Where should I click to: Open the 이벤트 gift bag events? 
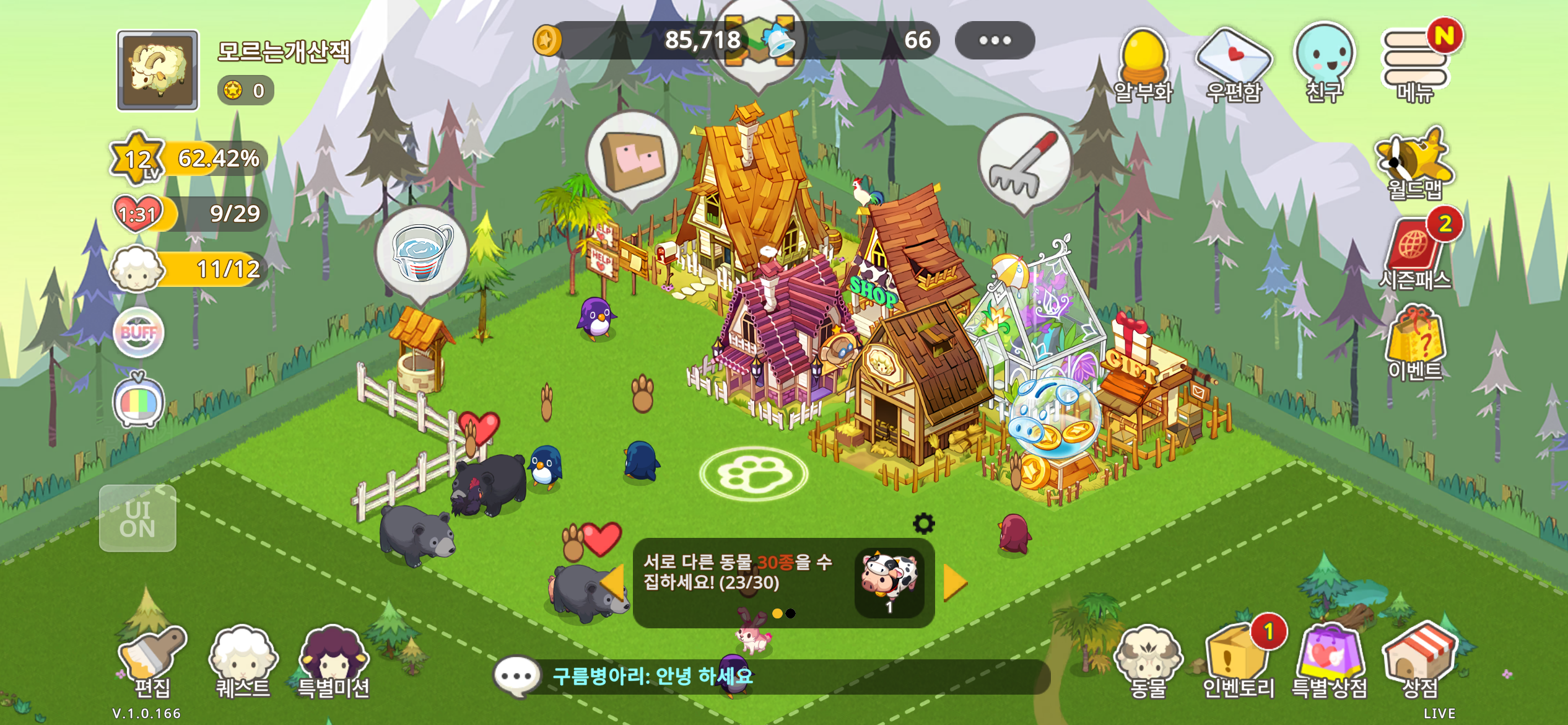coord(1416,343)
